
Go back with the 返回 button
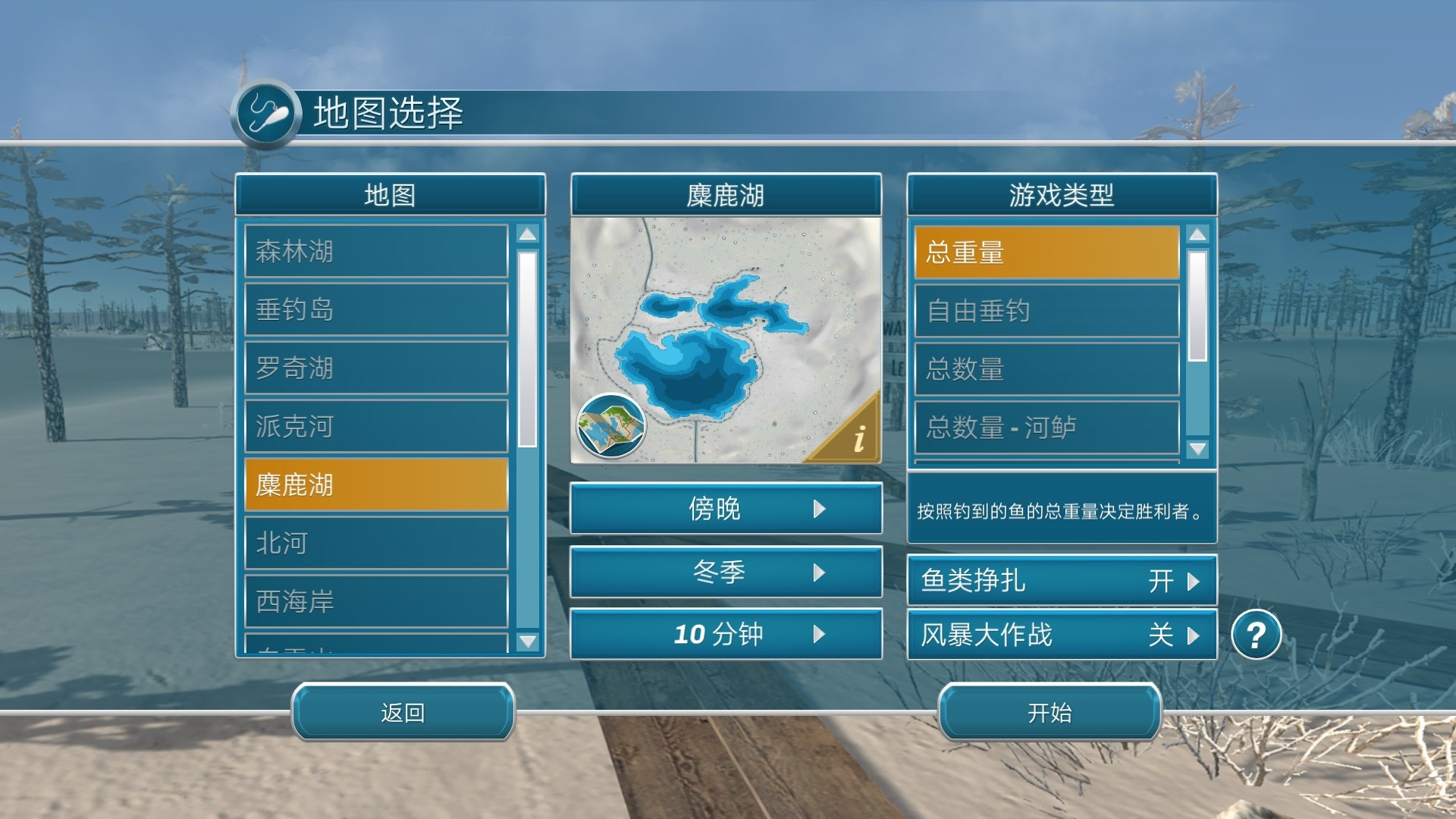[x=403, y=712]
